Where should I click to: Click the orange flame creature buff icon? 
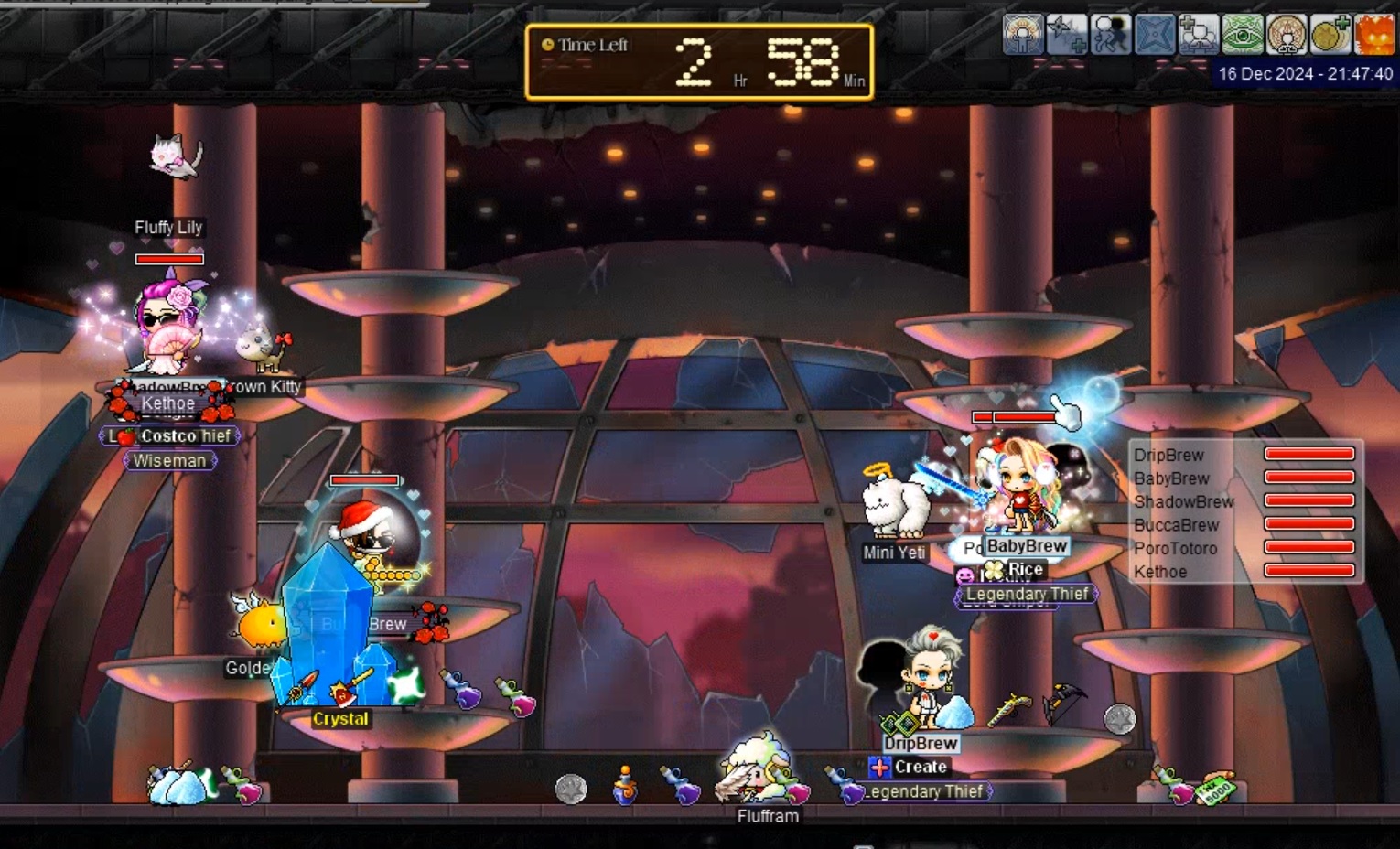pos(1373,36)
